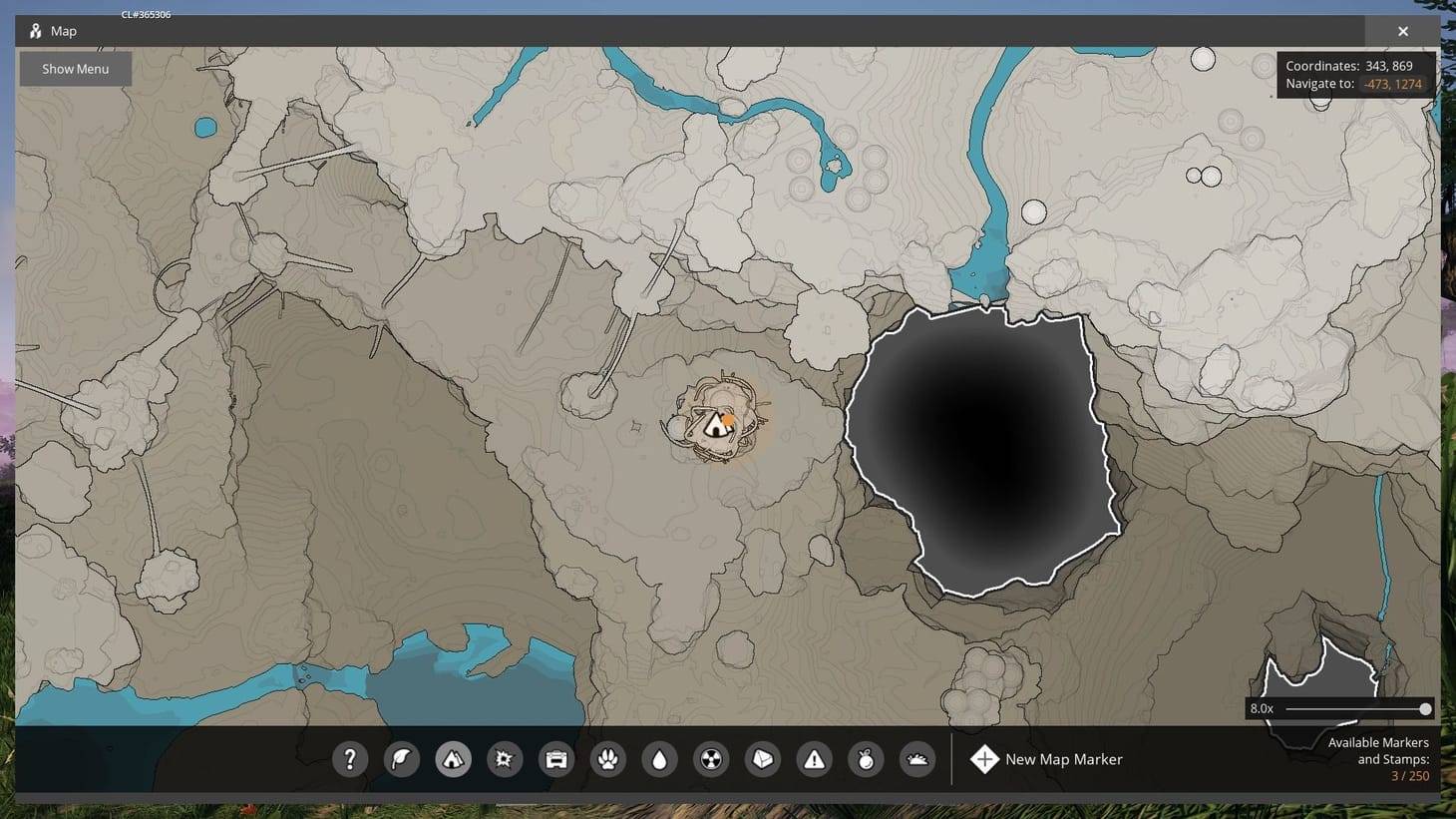Pick the explosion marker stamp
The image size is (1456, 819).
[505, 759]
